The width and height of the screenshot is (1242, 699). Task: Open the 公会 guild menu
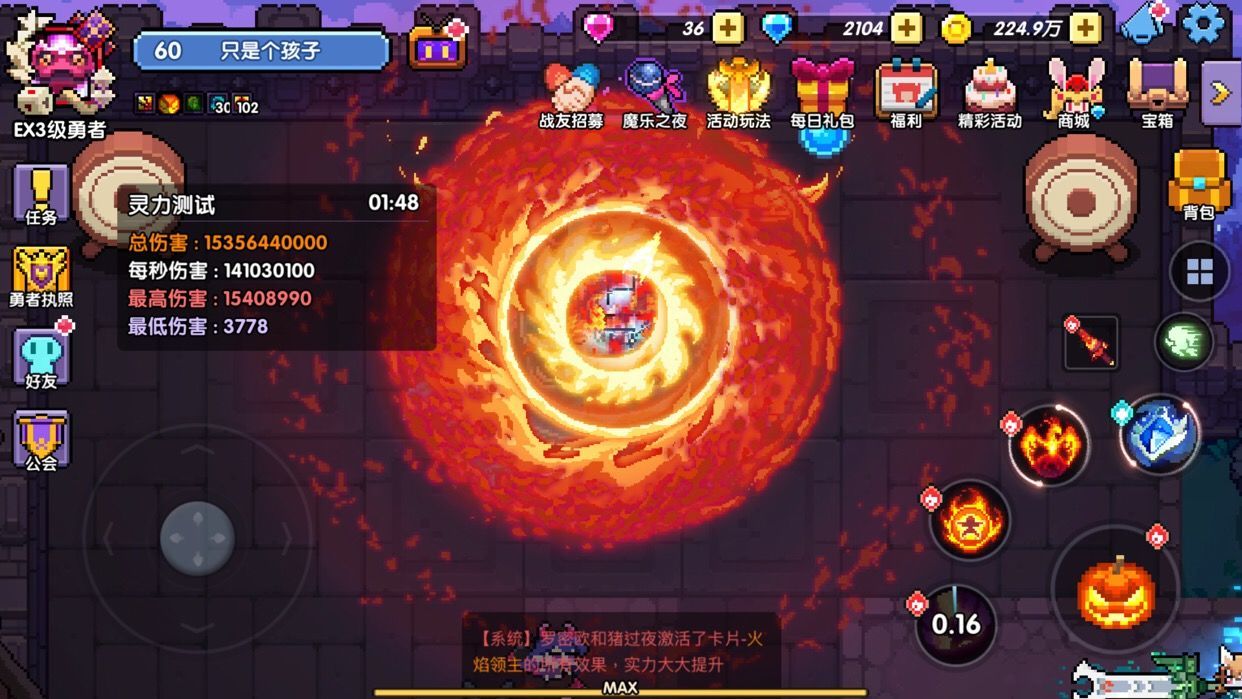click(x=41, y=440)
